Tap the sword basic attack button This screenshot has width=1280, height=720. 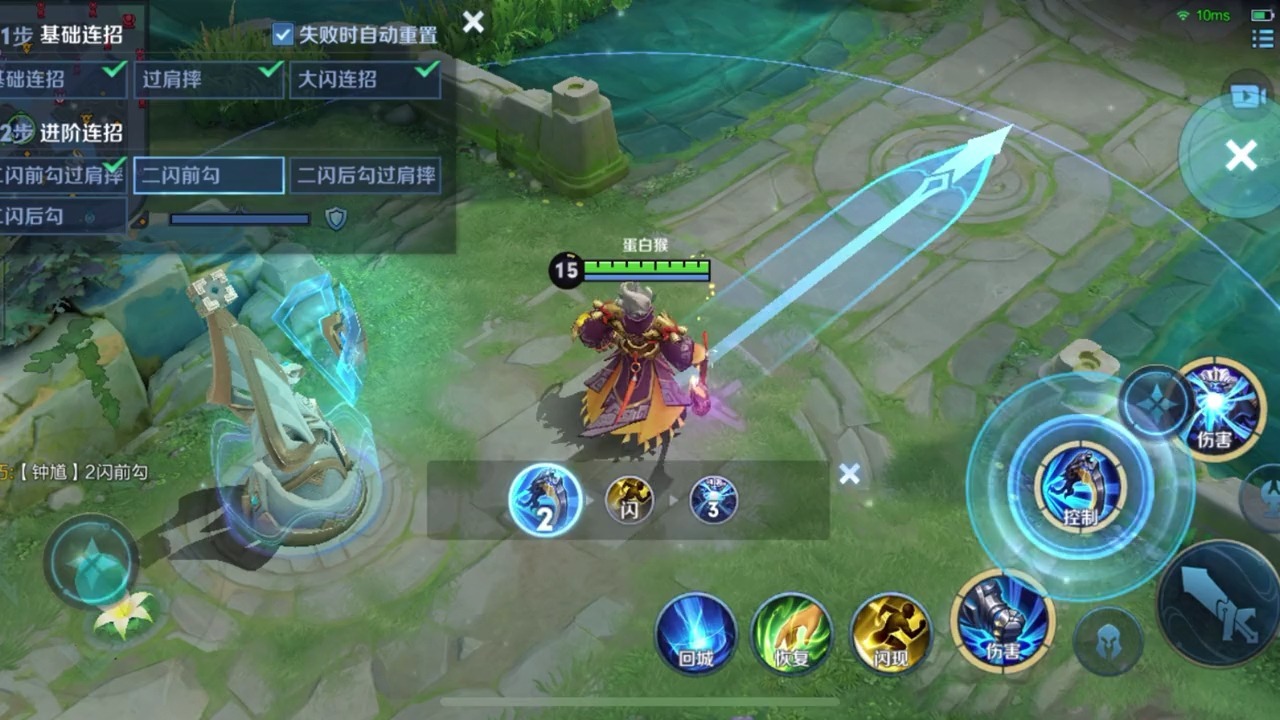(1221, 603)
